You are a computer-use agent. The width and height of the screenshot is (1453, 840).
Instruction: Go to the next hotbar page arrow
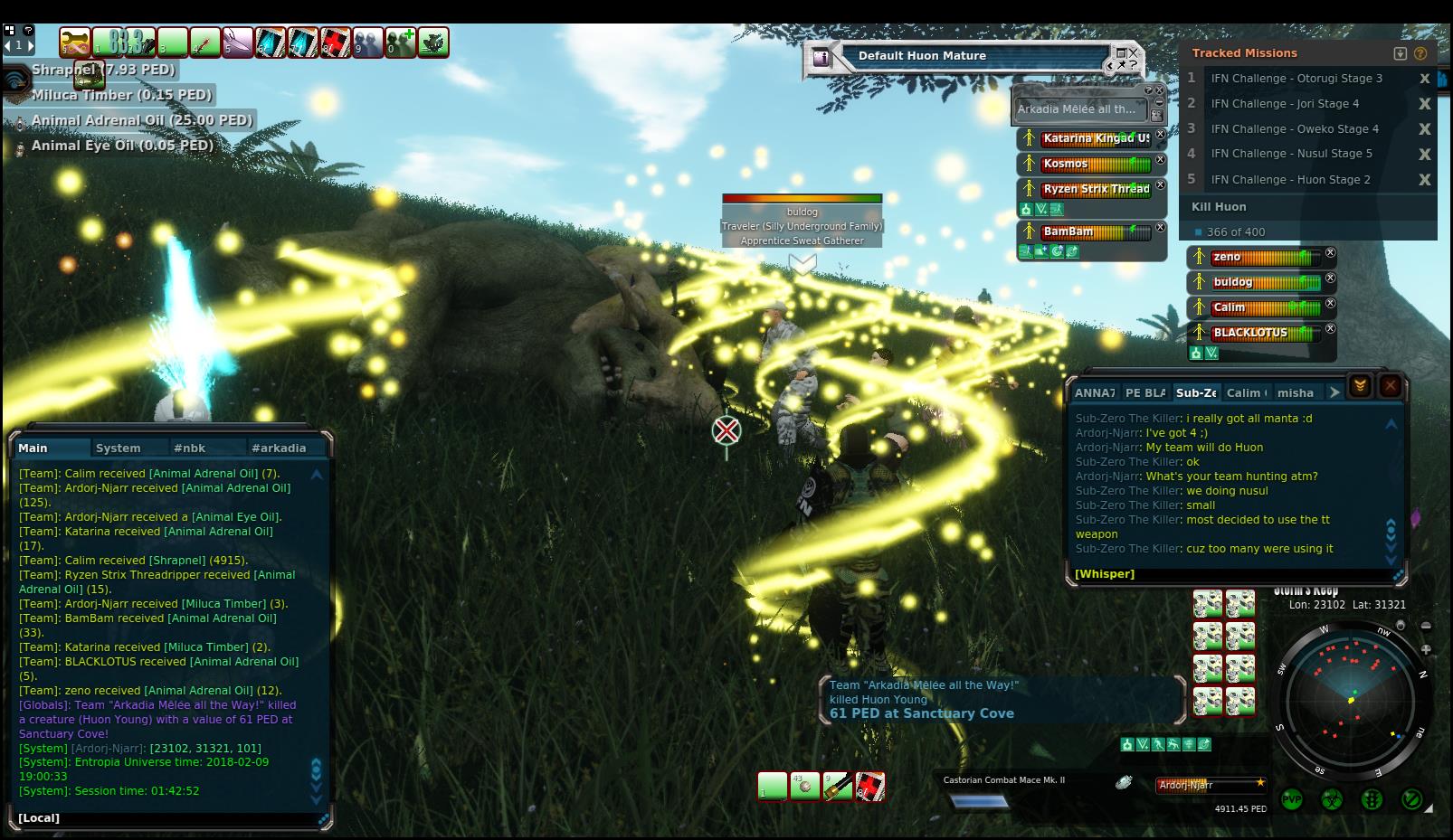click(x=31, y=44)
